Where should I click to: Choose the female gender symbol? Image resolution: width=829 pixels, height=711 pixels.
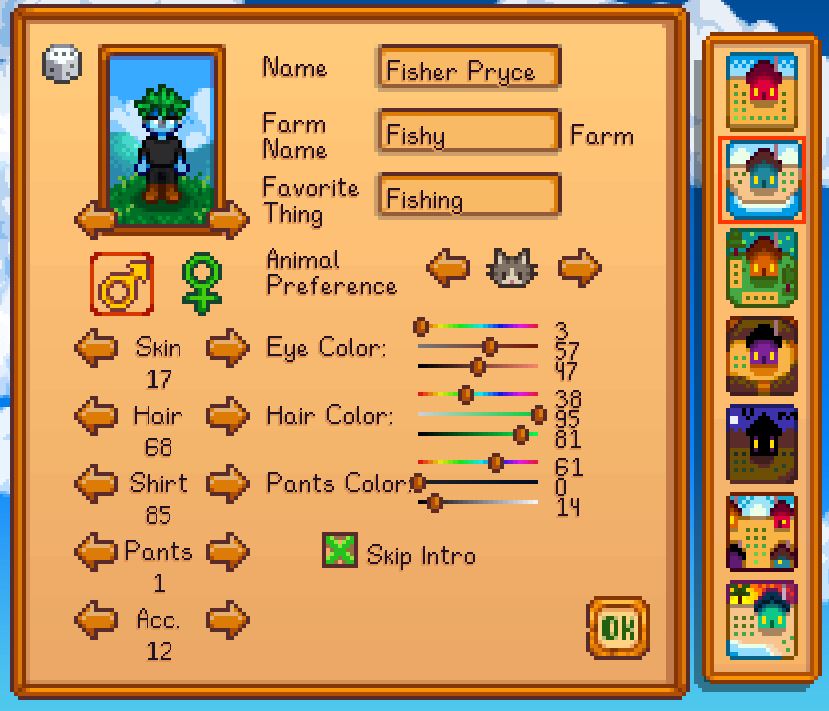[202, 283]
